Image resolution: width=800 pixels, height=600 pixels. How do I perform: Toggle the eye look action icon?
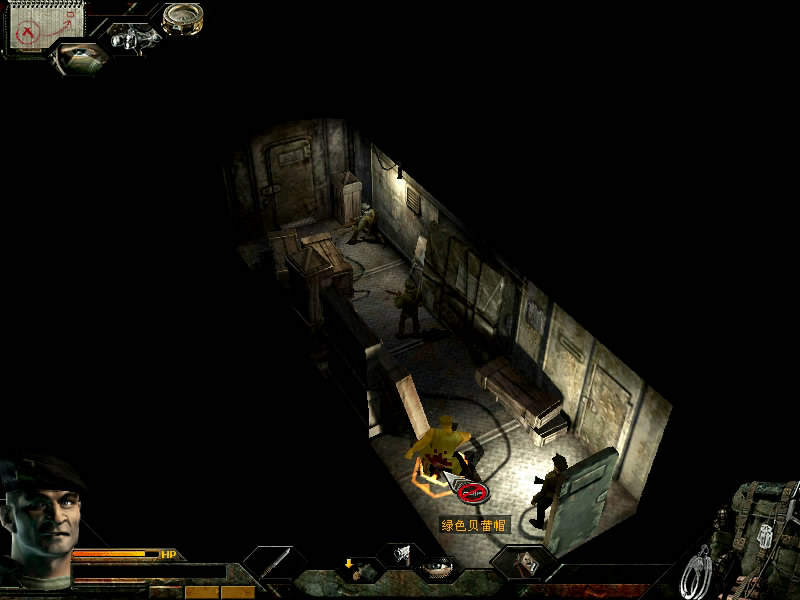pyautogui.click(x=438, y=567)
